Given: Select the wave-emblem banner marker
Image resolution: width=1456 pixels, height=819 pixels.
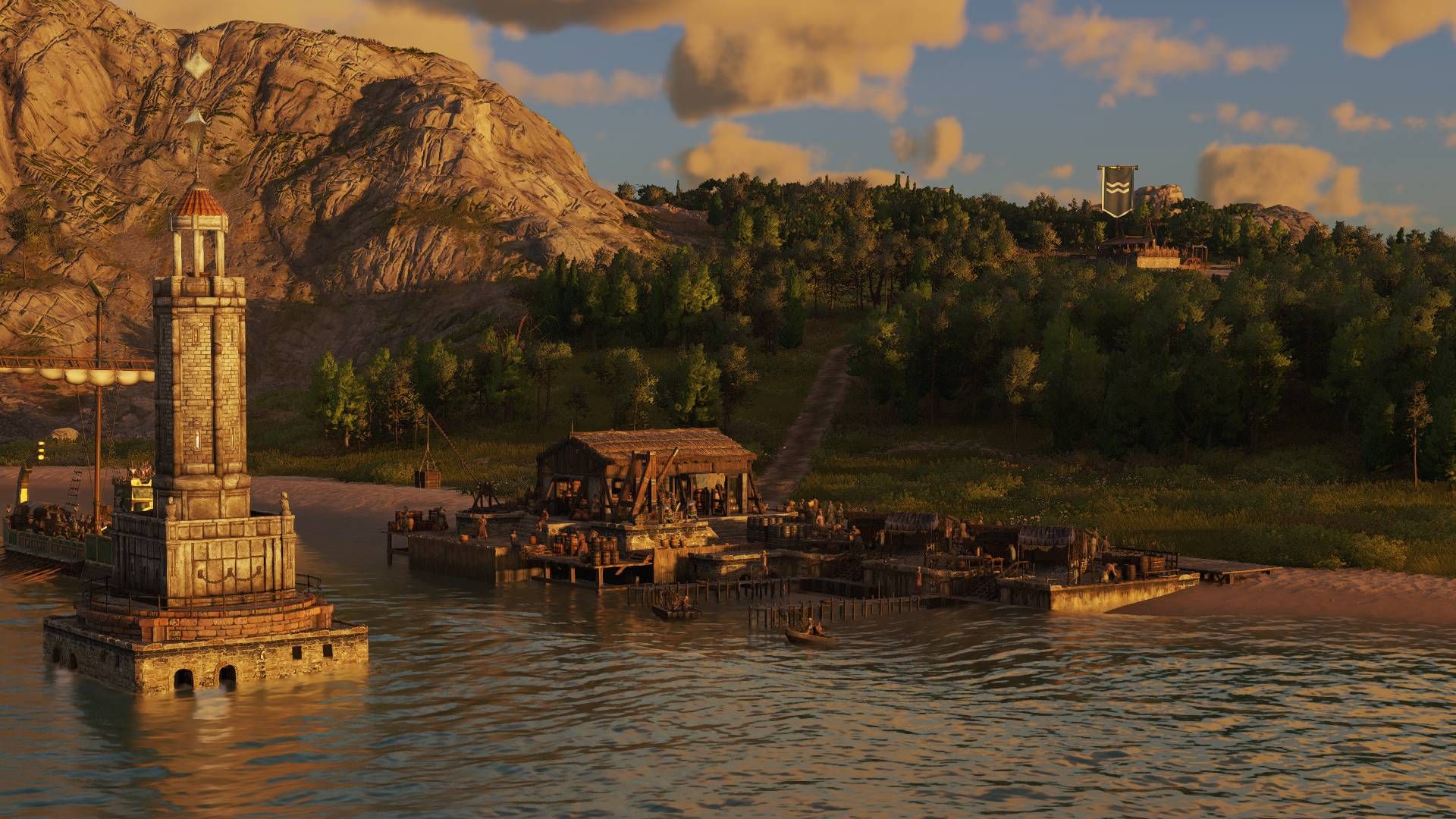Looking at the screenshot, I should [1117, 190].
